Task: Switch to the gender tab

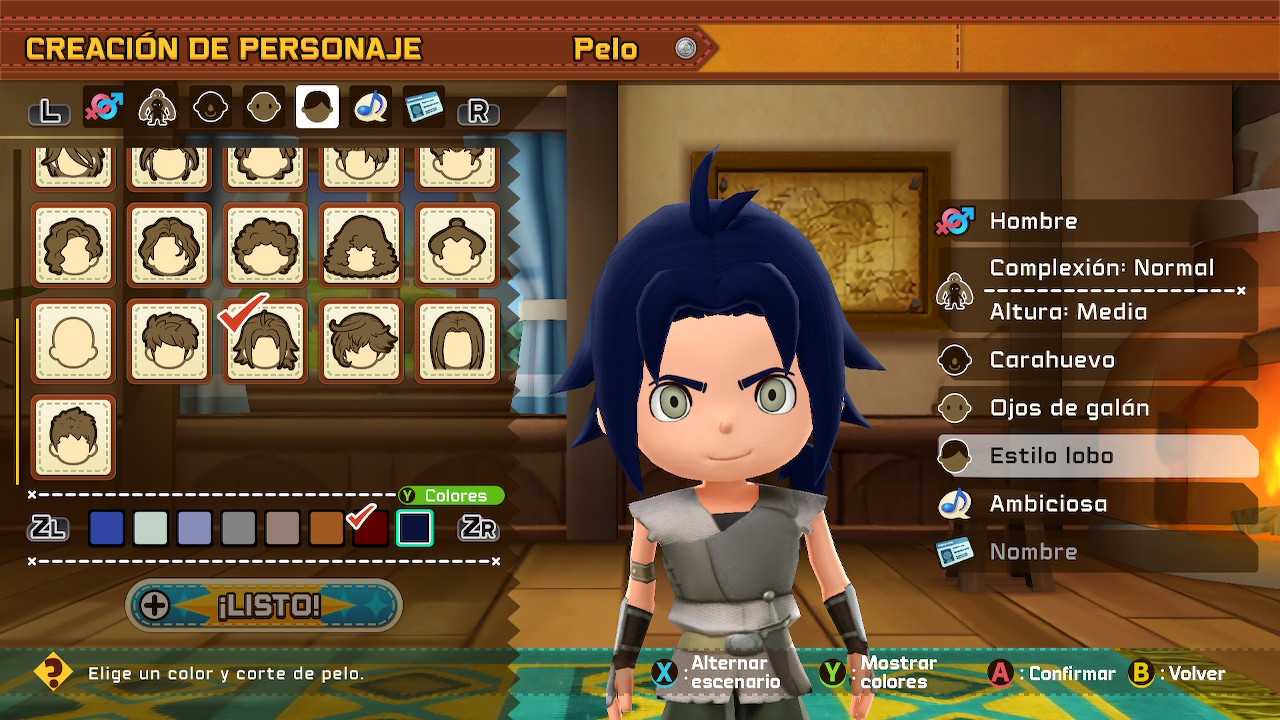Action: pos(104,107)
